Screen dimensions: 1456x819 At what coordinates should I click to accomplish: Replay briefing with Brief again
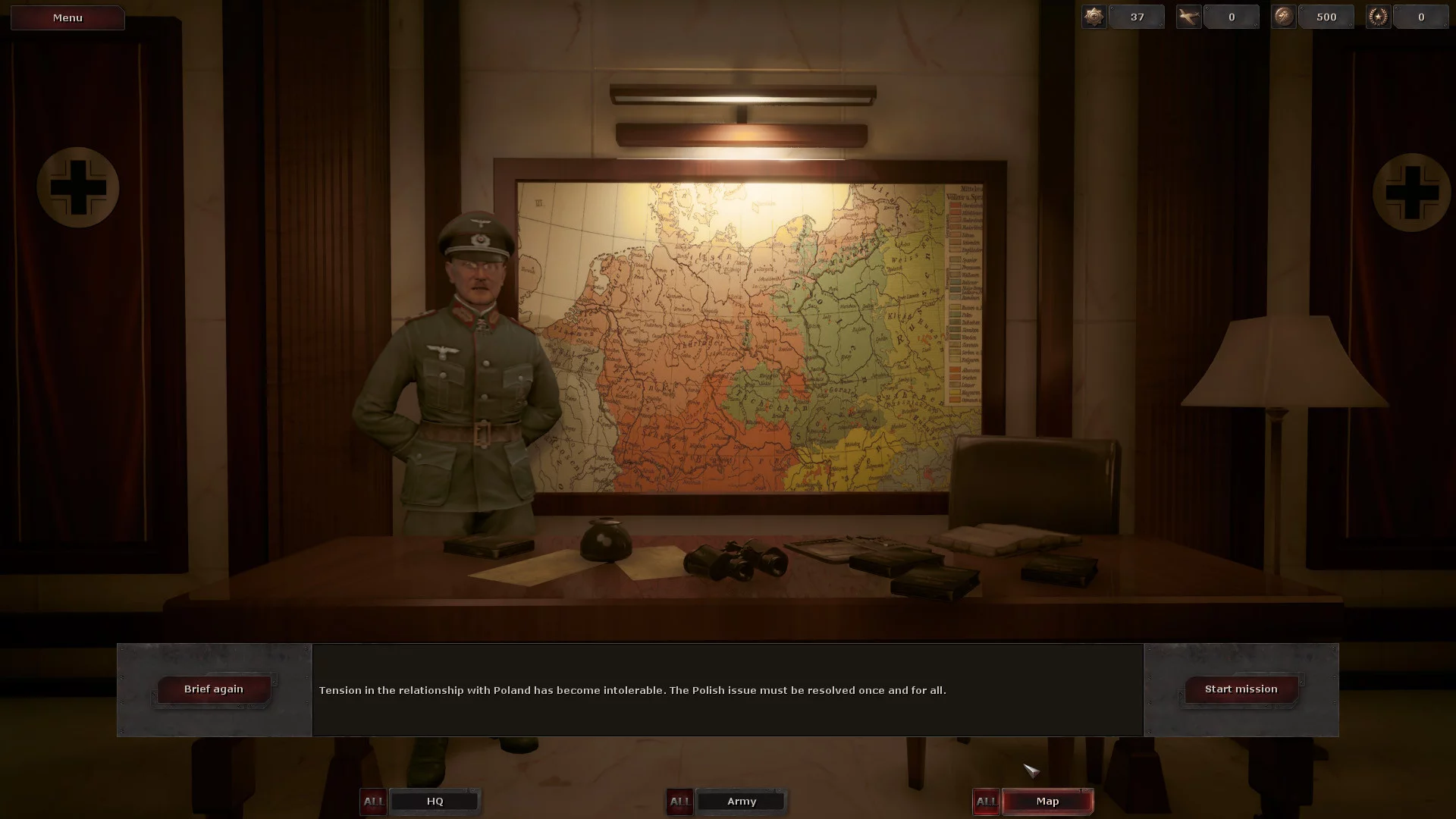[x=214, y=689]
